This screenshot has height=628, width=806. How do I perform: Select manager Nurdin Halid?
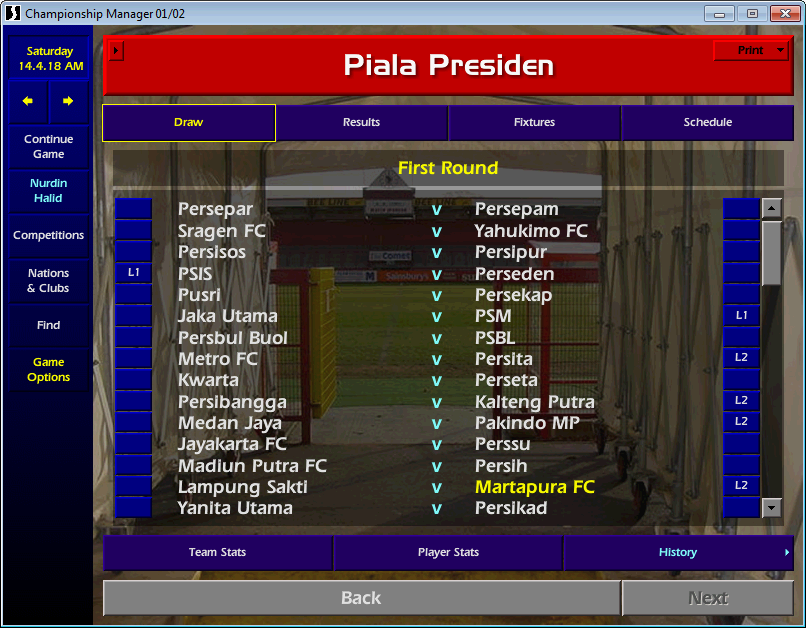click(x=49, y=191)
